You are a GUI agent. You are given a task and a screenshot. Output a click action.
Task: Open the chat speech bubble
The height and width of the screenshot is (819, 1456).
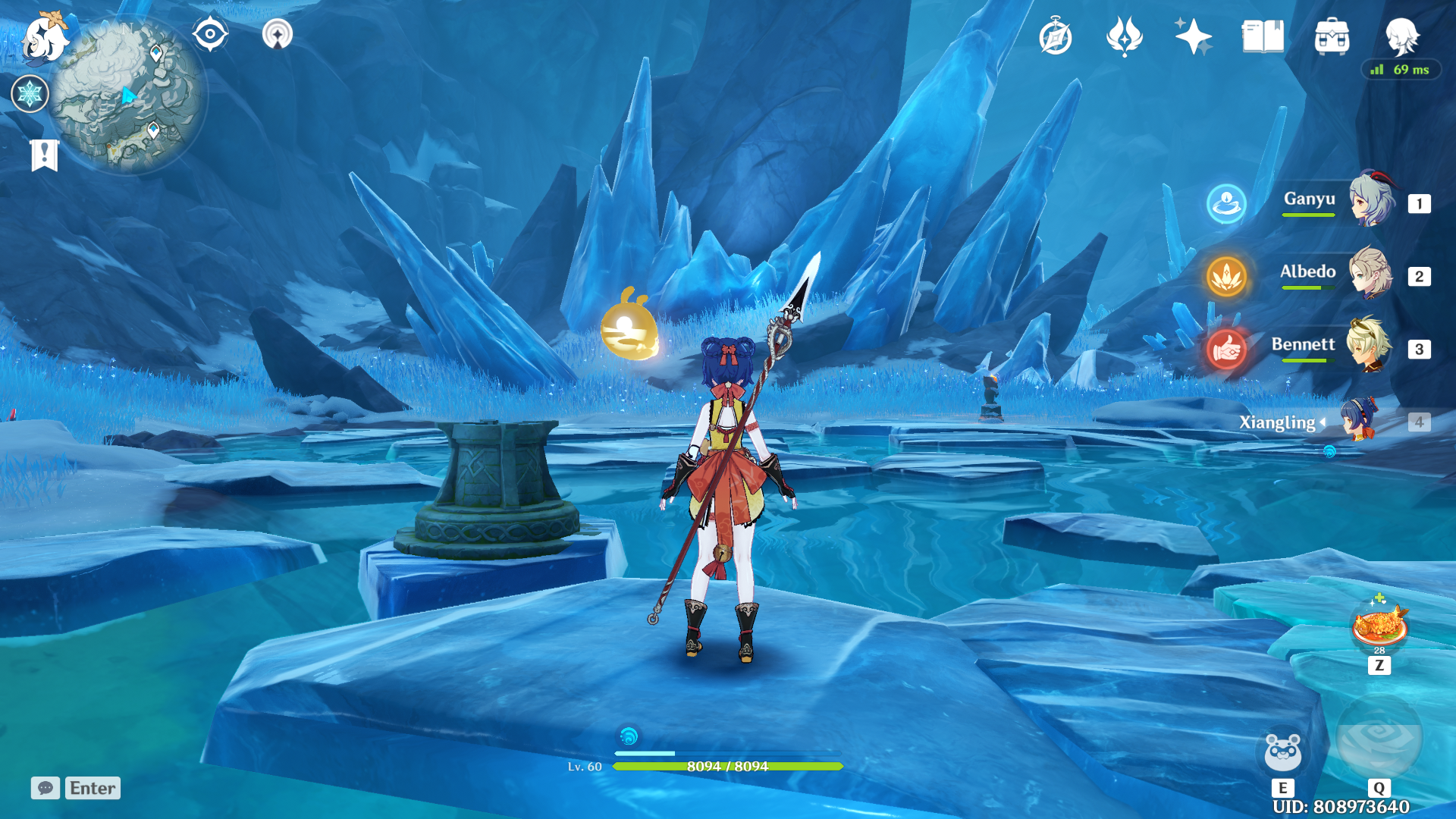[45, 788]
